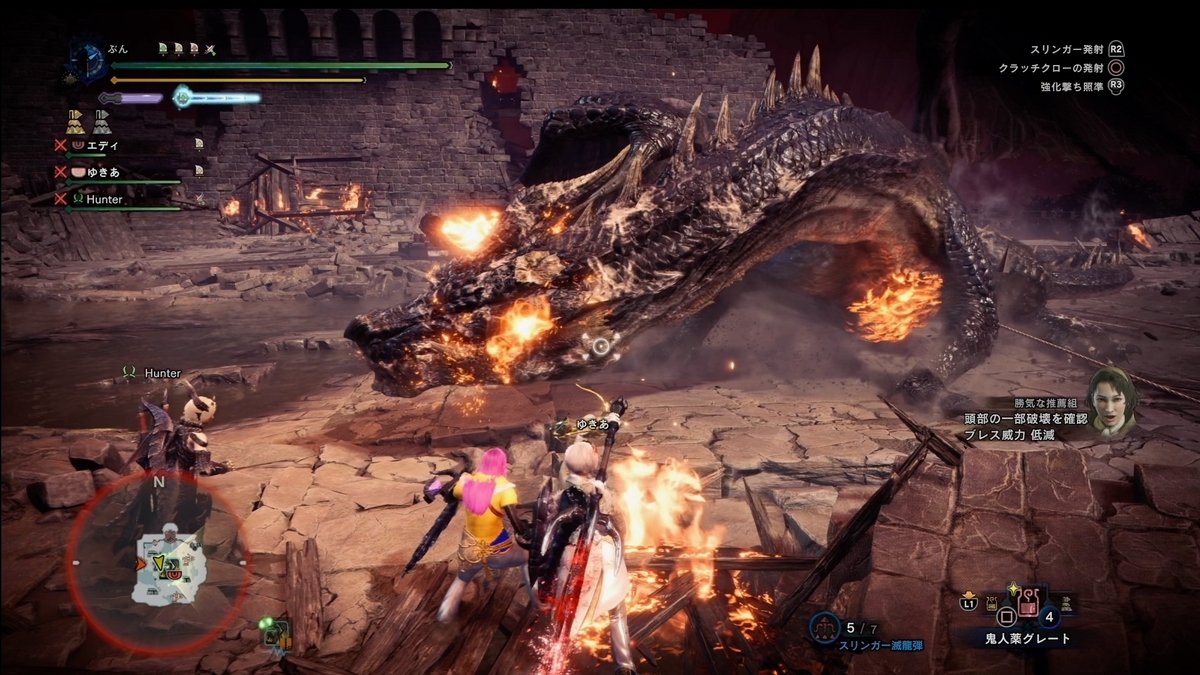Choose party member Hunter in the list
The image size is (1200, 675).
pyautogui.click(x=104, y=199)
